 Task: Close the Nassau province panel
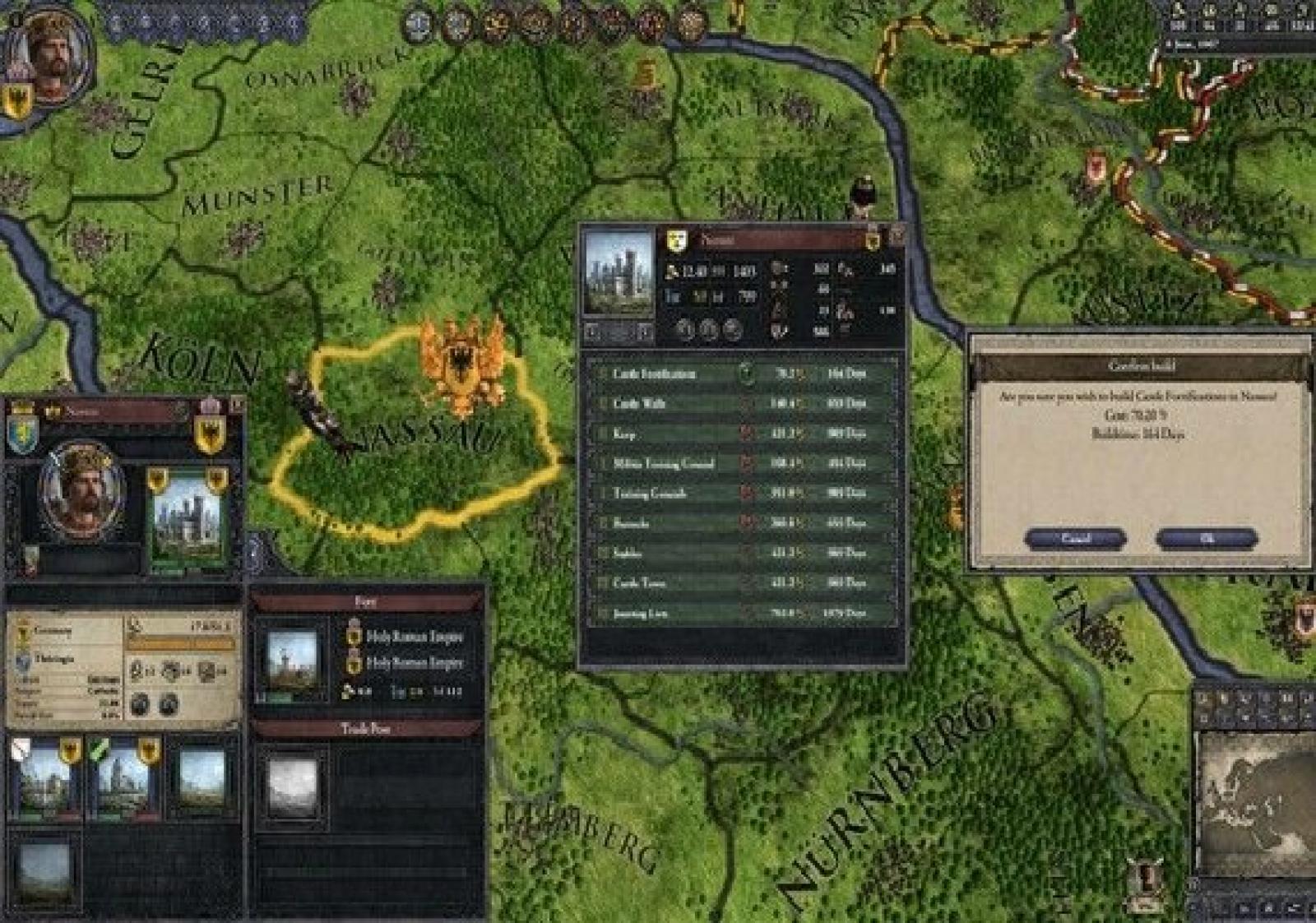tap(237, 406)
